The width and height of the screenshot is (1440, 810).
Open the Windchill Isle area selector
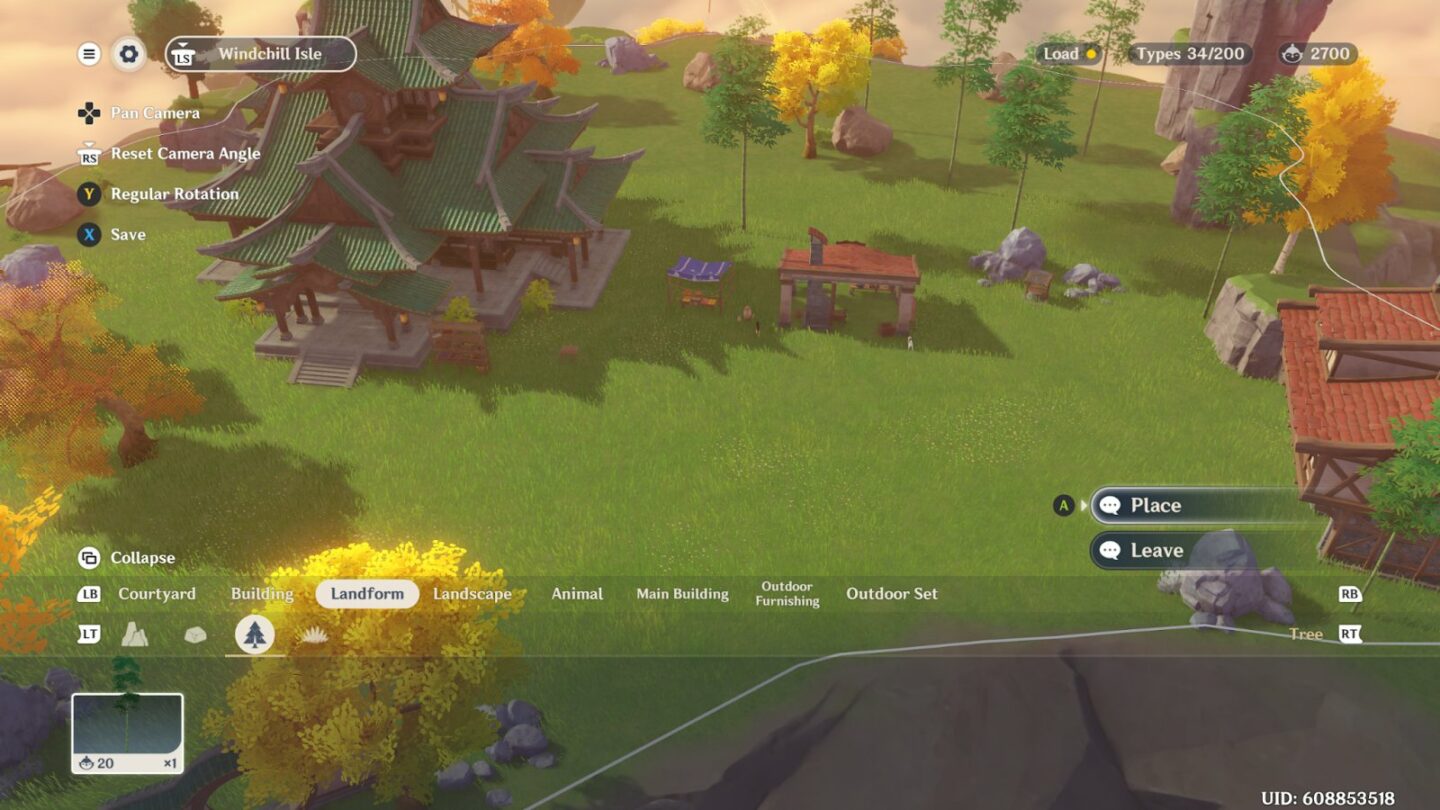click(261, 54)
